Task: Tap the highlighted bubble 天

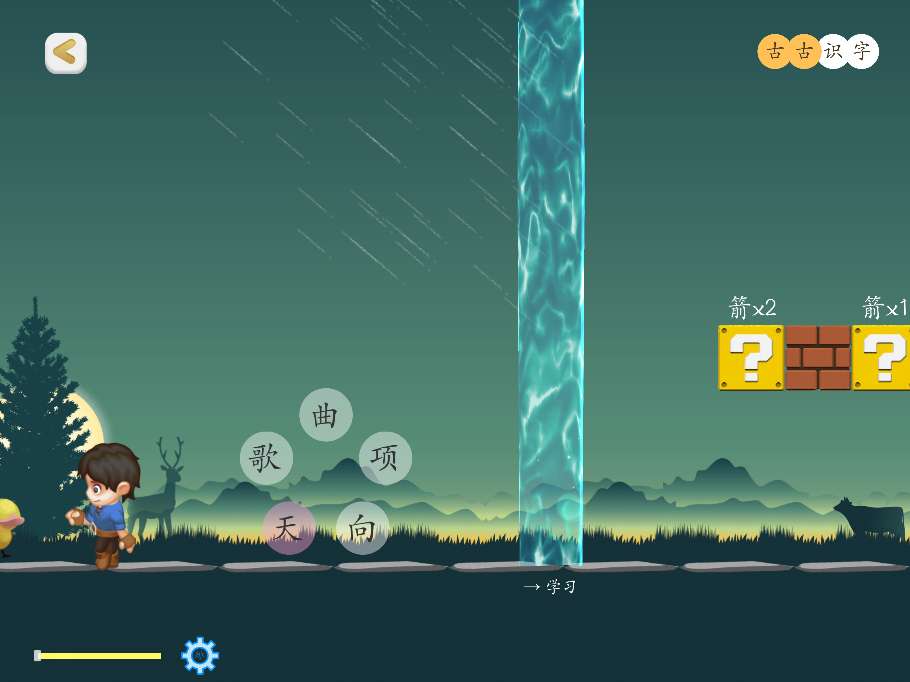Action: point(289,528)
